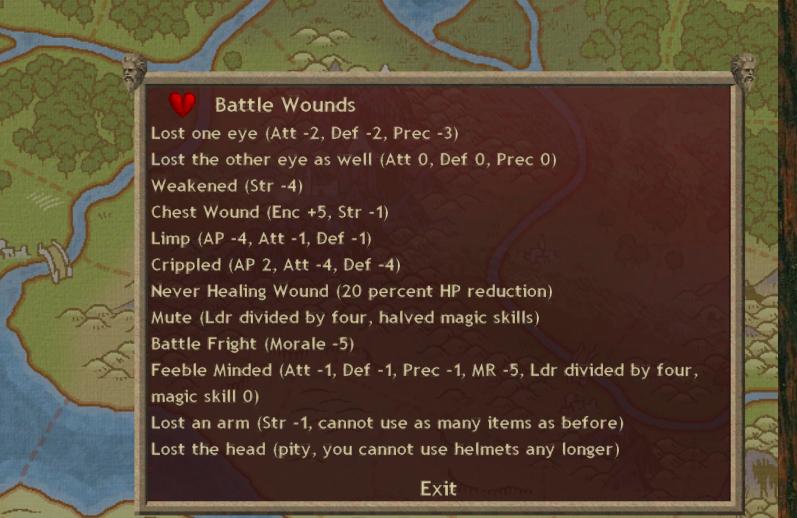The height and width of the screenshot is (518, 797).
Task: Exit the Battle Wounds dialog
Action: [x=438, y=488]
